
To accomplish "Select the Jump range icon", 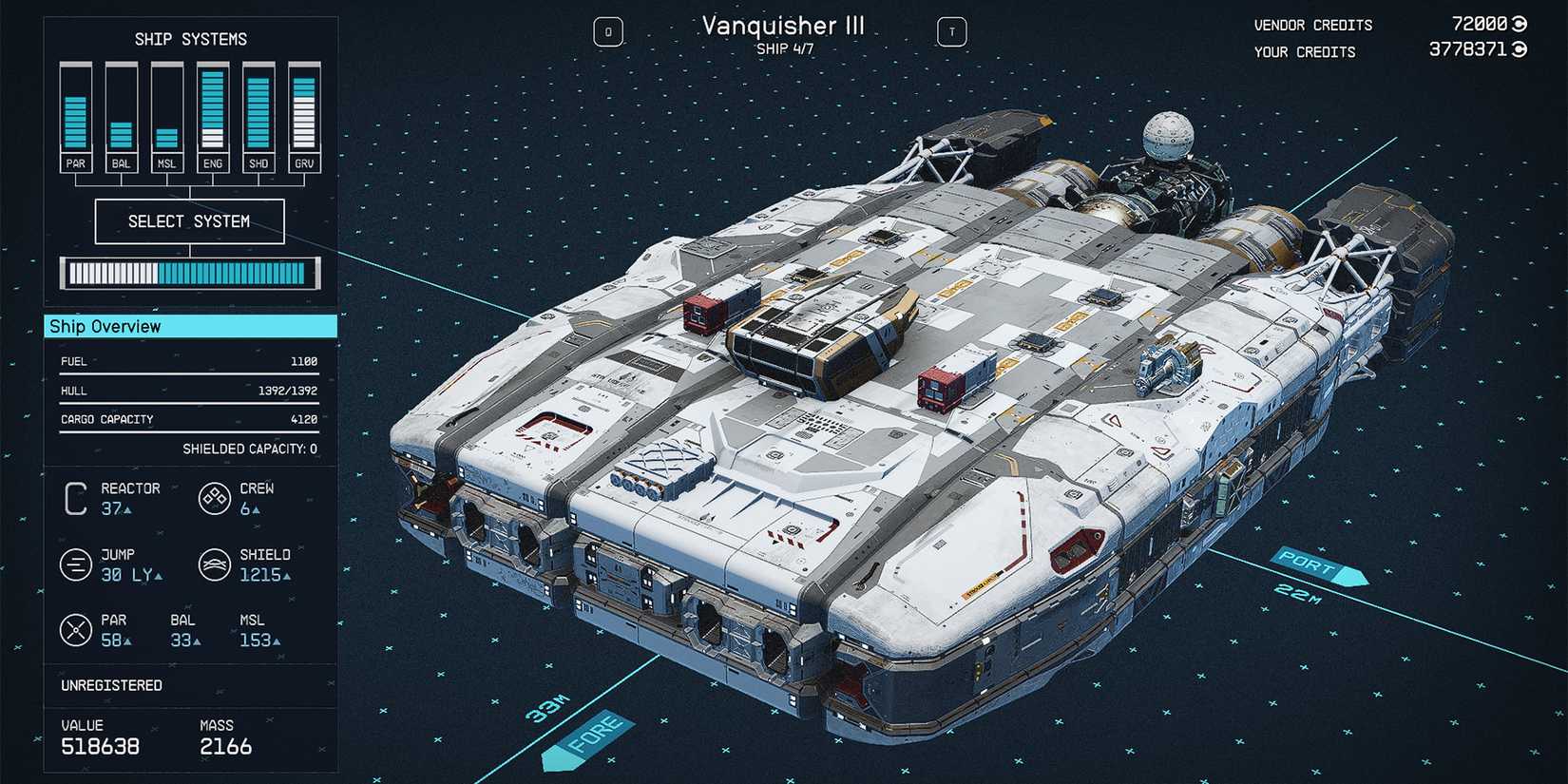I will point(77,564).
